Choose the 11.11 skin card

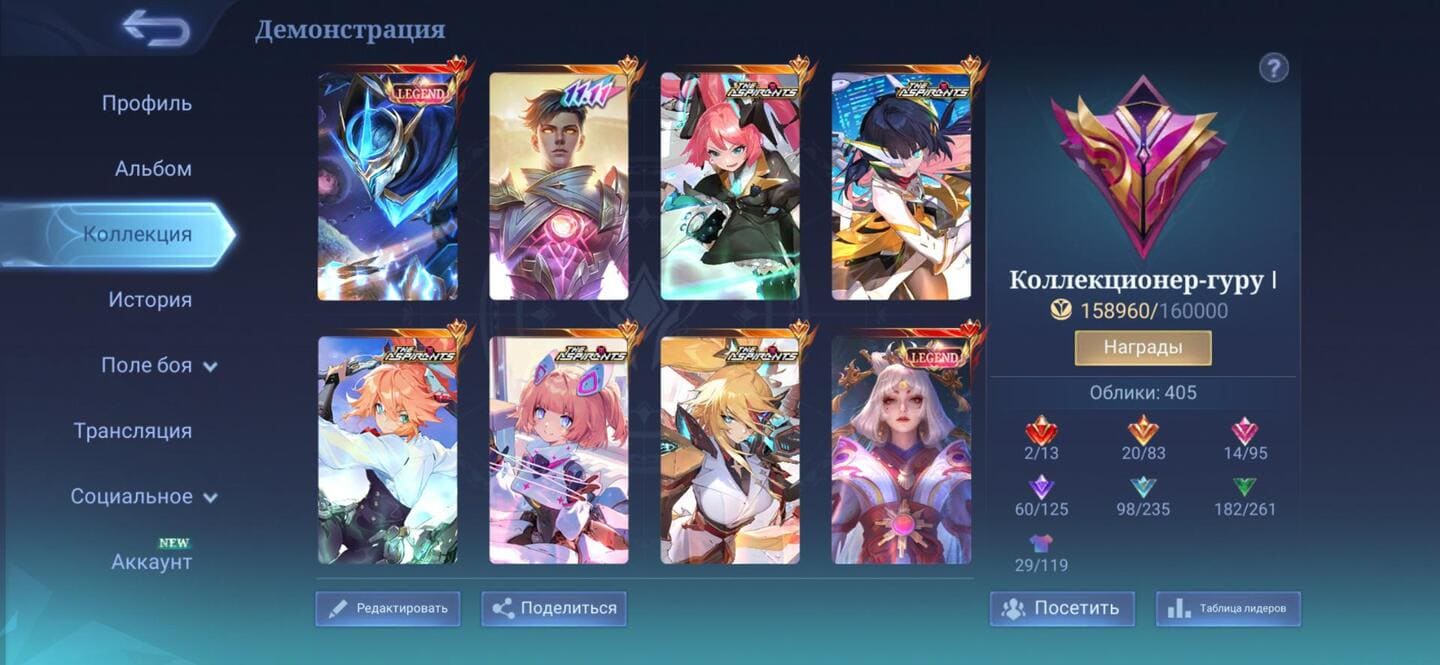(558, 186)
